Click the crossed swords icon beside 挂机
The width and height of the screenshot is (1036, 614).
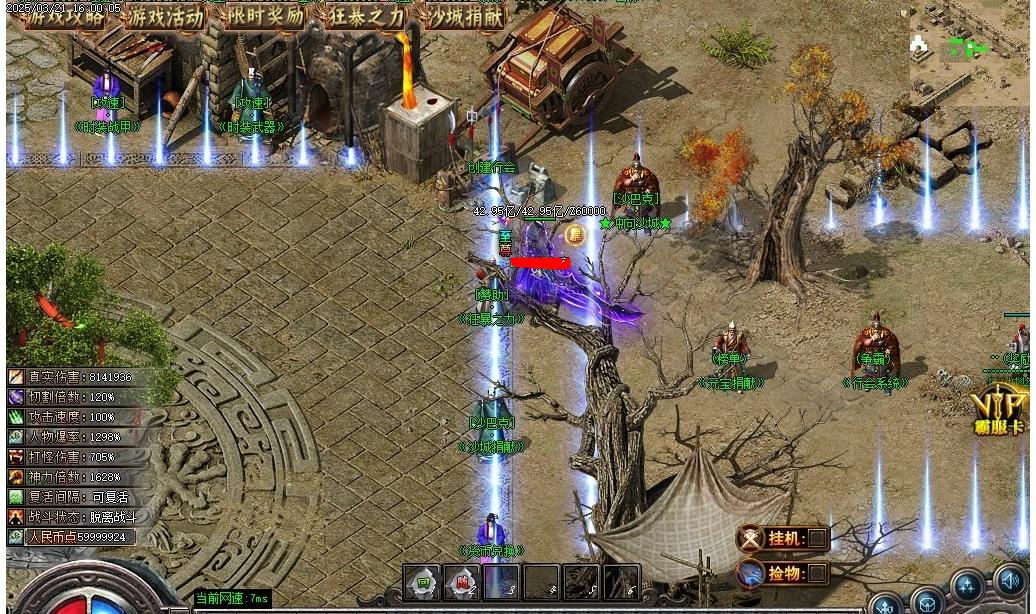pyautogui.click(x=751, y=538)
